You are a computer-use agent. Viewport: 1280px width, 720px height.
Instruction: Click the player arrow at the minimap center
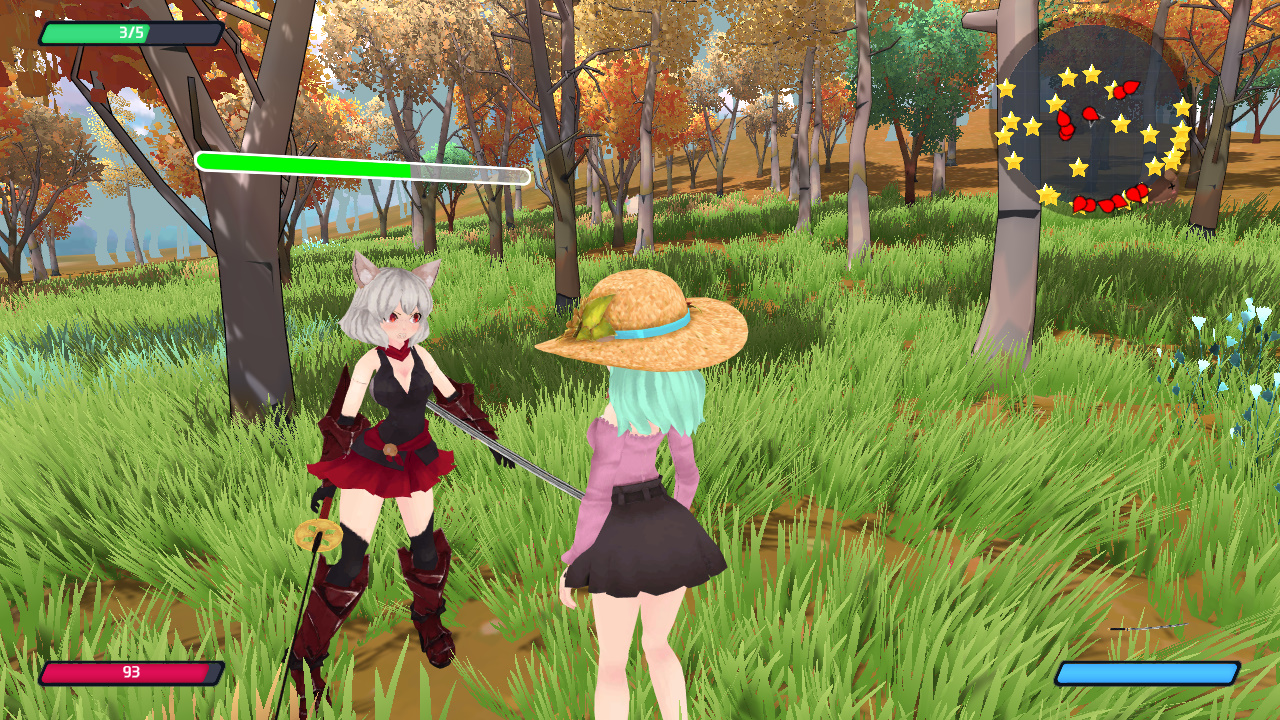pos(1095,117)
